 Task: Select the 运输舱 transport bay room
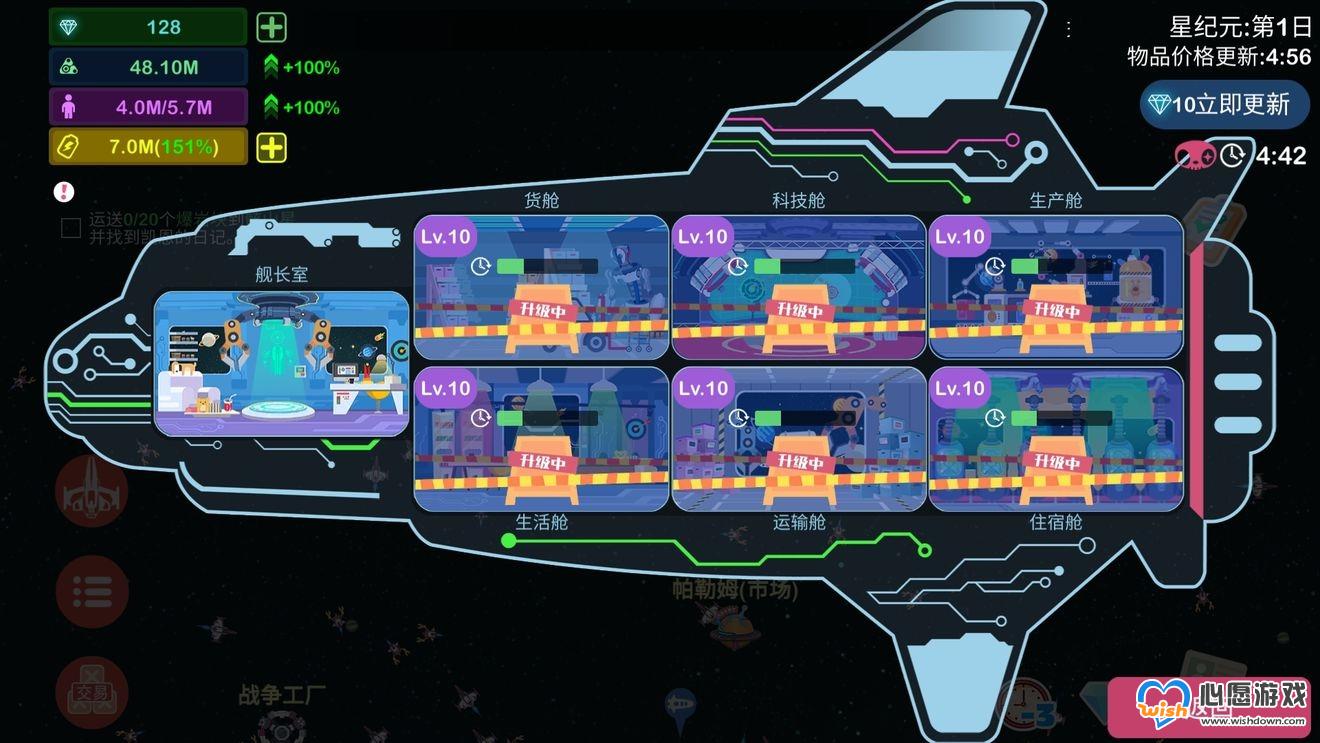[798, 440]
